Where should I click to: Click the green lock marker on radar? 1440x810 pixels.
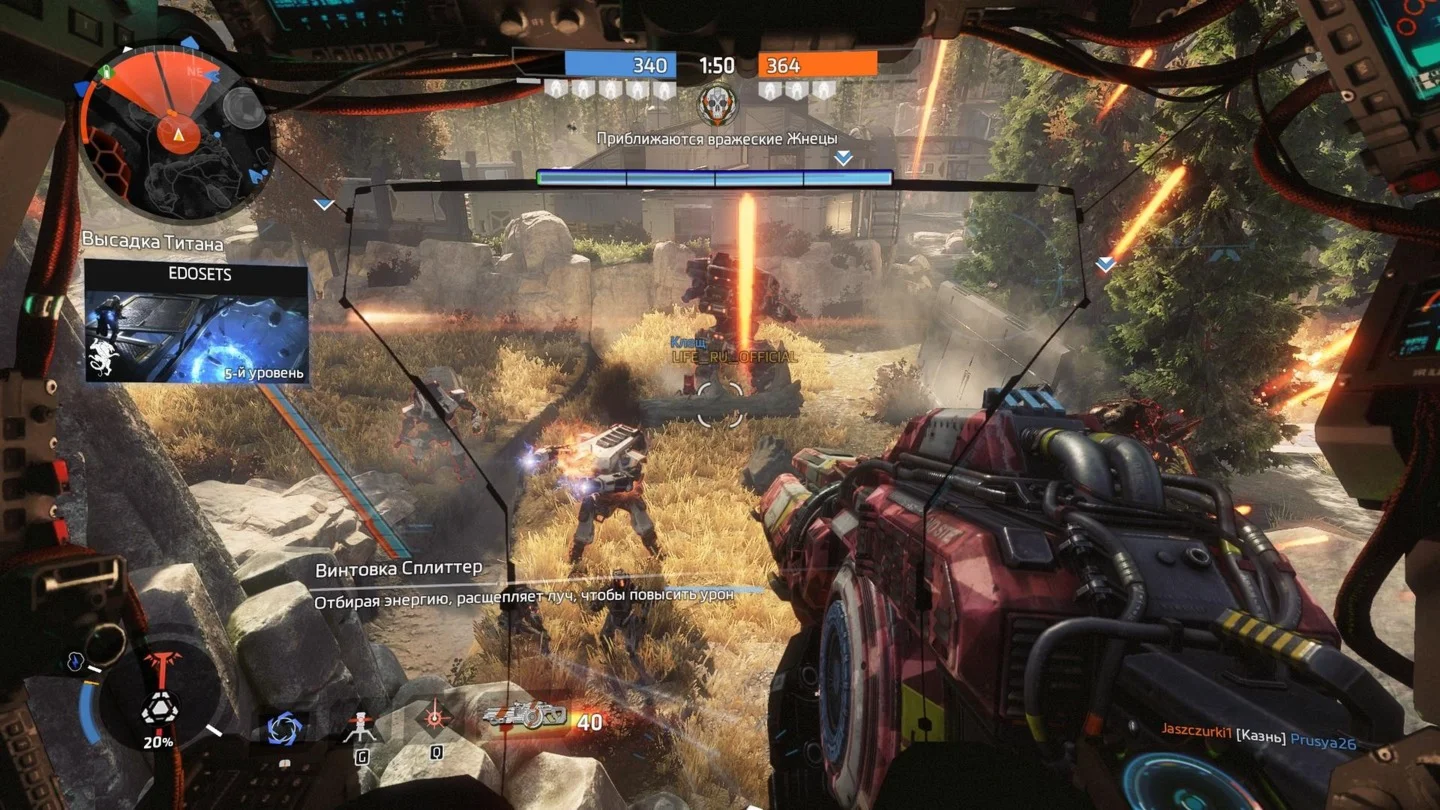point(104,71)
